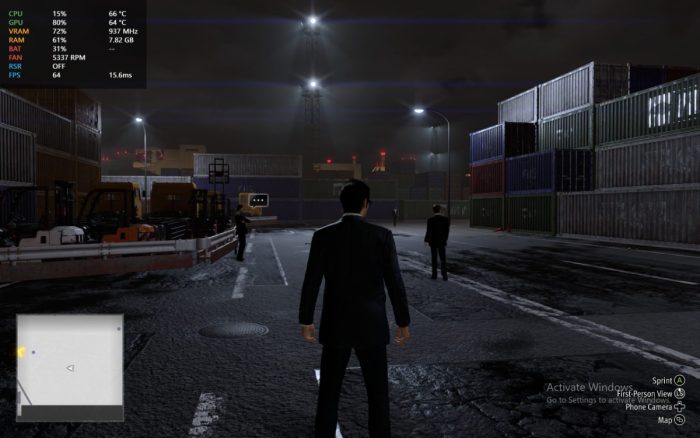The image size is (700, 438).
Task: Open the minimap in the corner
Action: 69,366
